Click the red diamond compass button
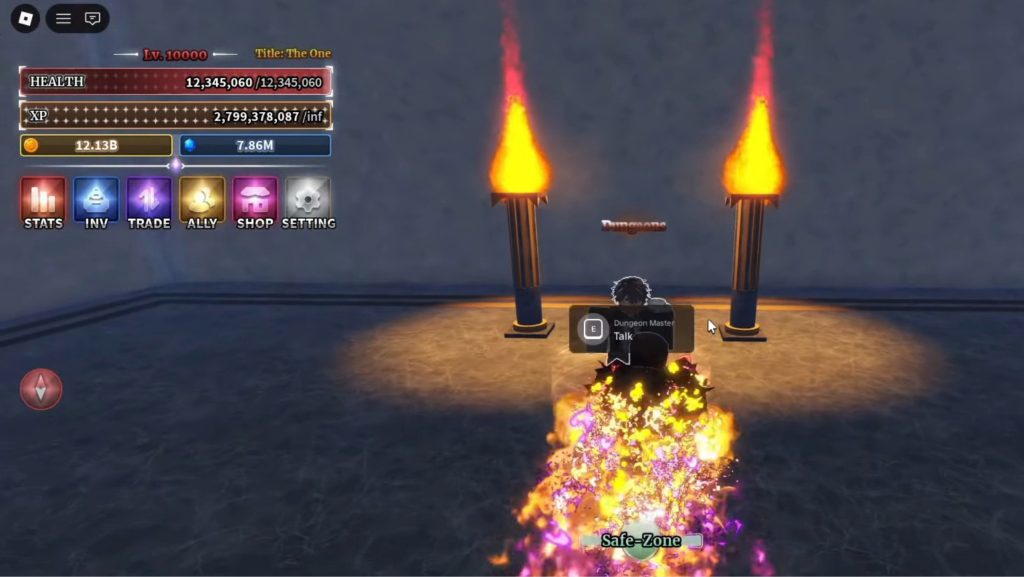The width and height of the screenshot is (1024, 577). [x=41, y=389]
